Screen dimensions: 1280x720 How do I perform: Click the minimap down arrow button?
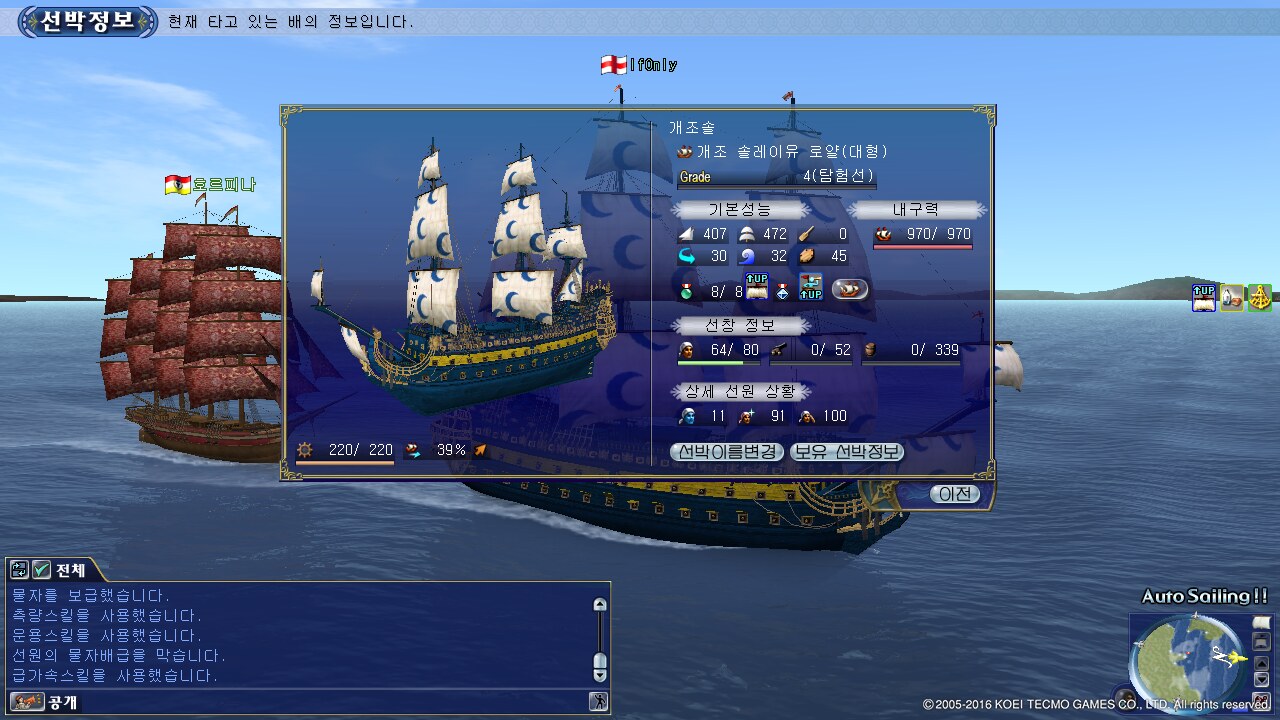click(x=1260, y=678)
